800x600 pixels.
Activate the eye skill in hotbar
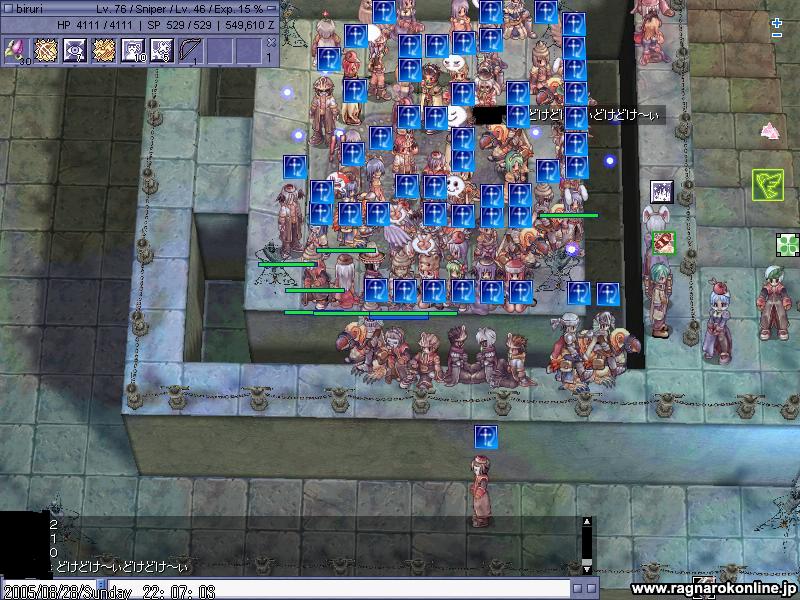(x=75, y=50)
